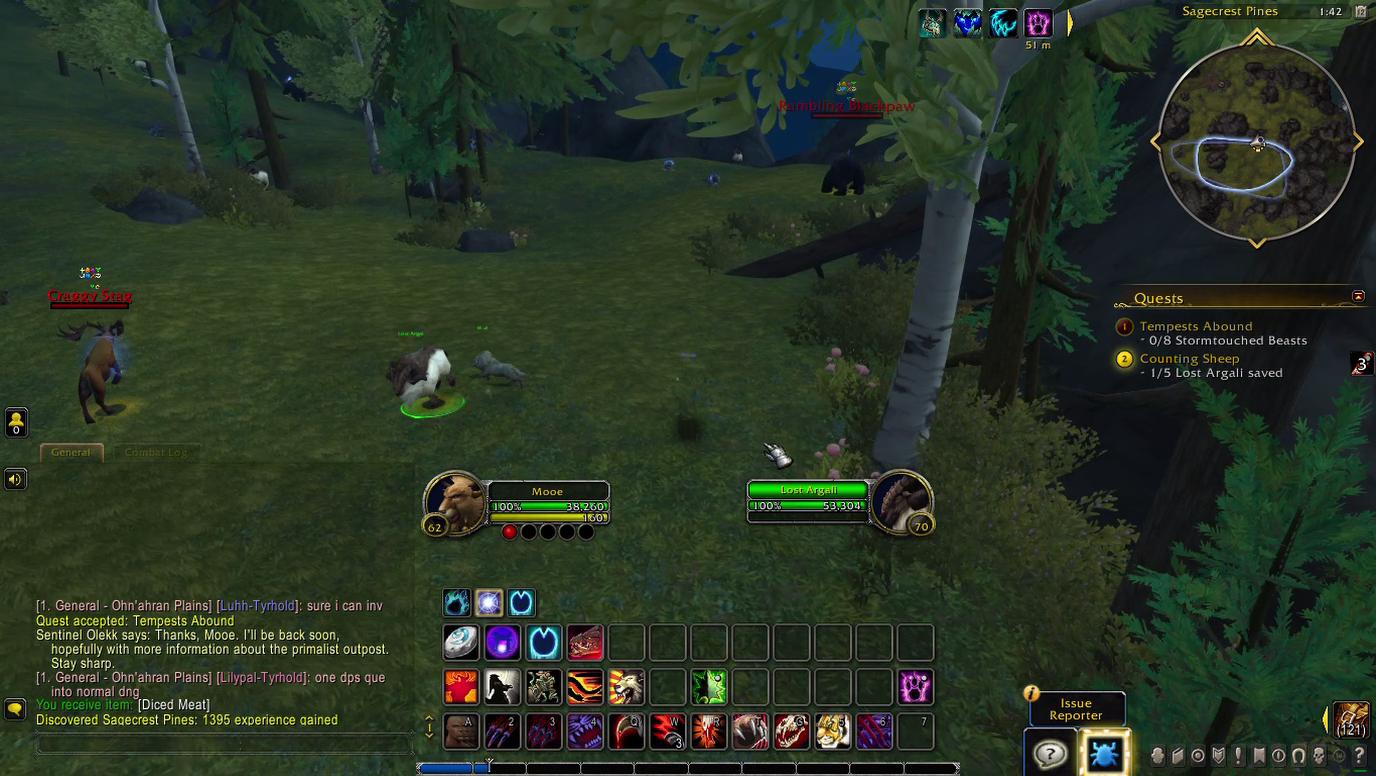Toggle the chat sound speaker button

click(15, 479)
